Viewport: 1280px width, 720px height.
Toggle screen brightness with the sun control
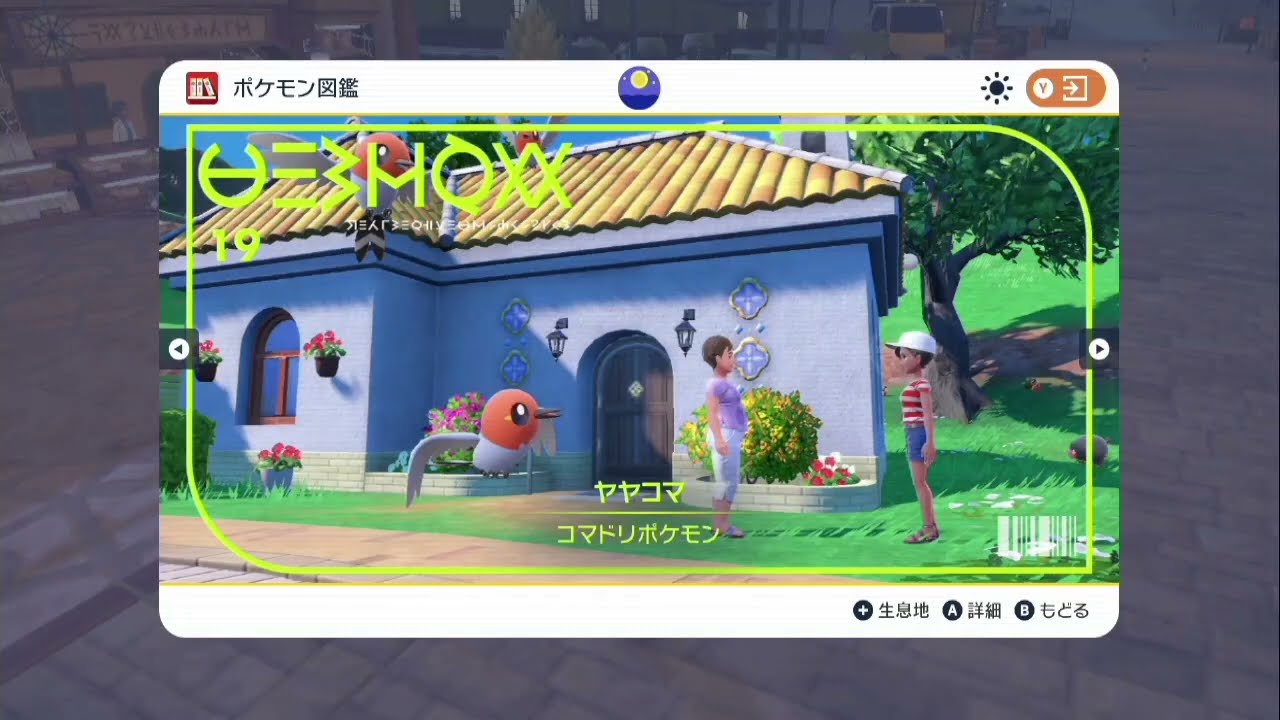point(997,88)
